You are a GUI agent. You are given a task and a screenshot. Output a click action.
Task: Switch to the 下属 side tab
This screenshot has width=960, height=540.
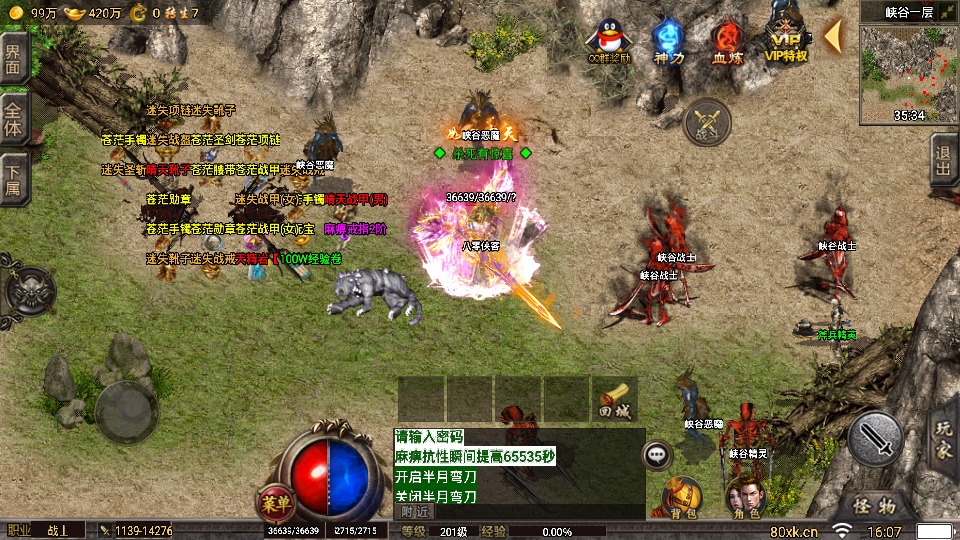coord(13,180)
